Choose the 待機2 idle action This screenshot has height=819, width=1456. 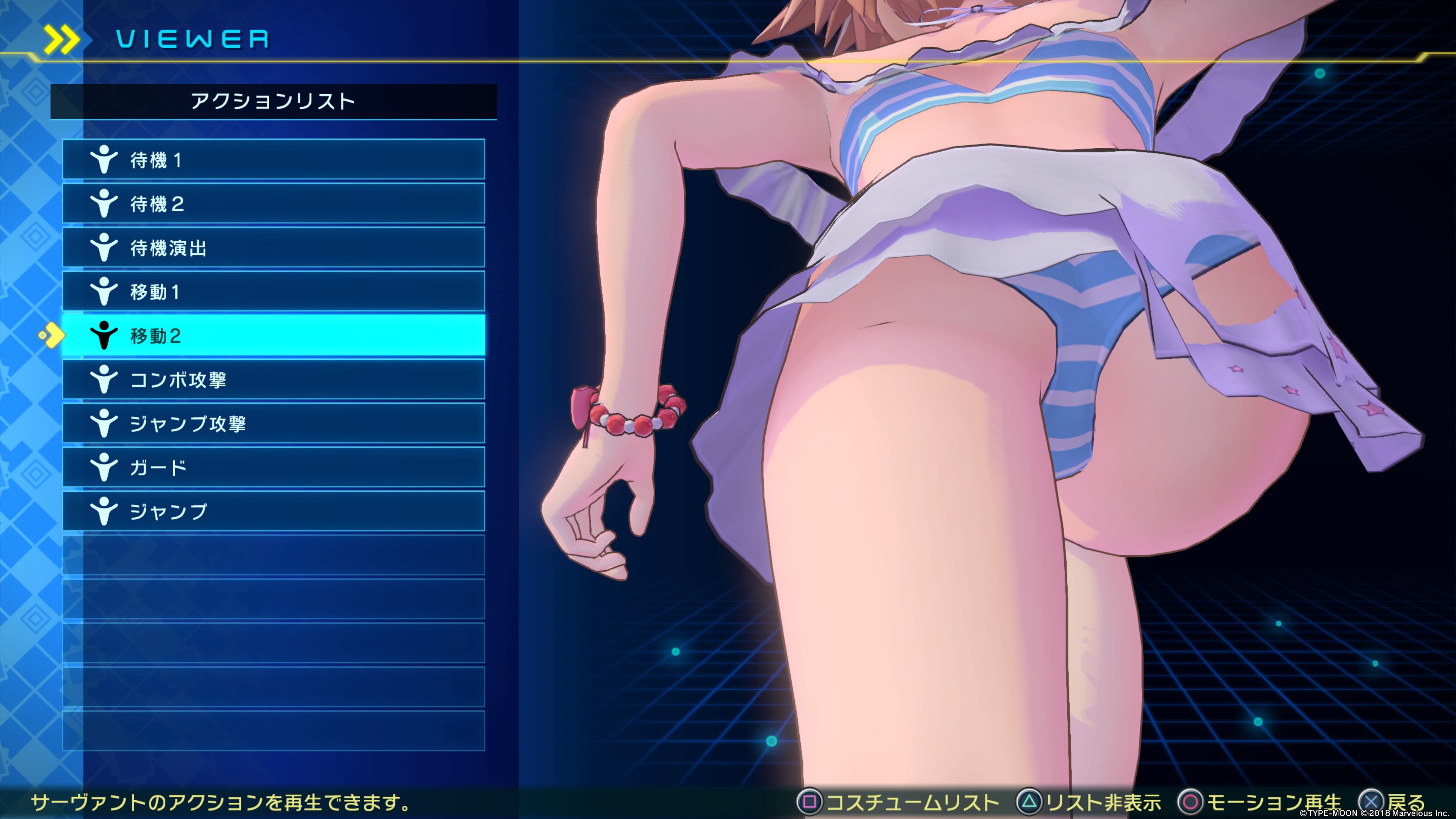coord(273,204)
